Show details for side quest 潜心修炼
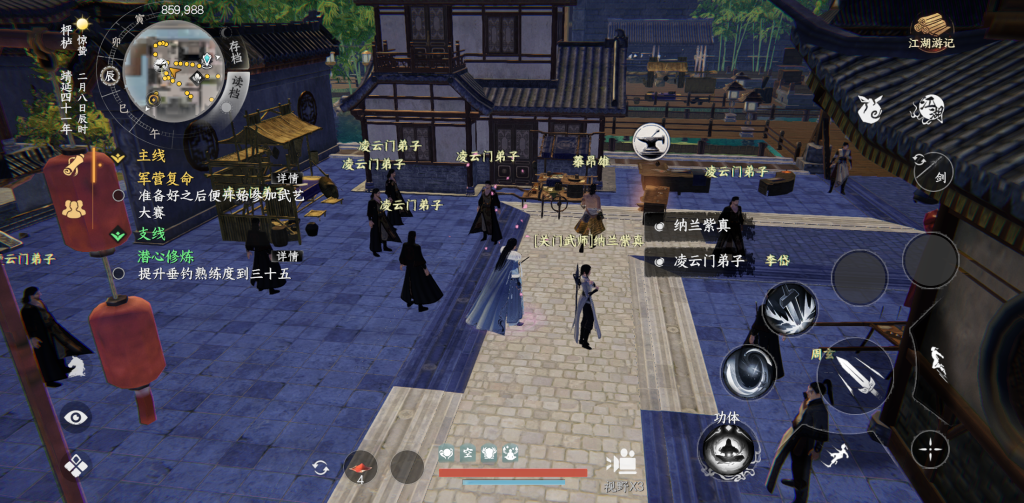1024x503 pixels. point(288,257)
